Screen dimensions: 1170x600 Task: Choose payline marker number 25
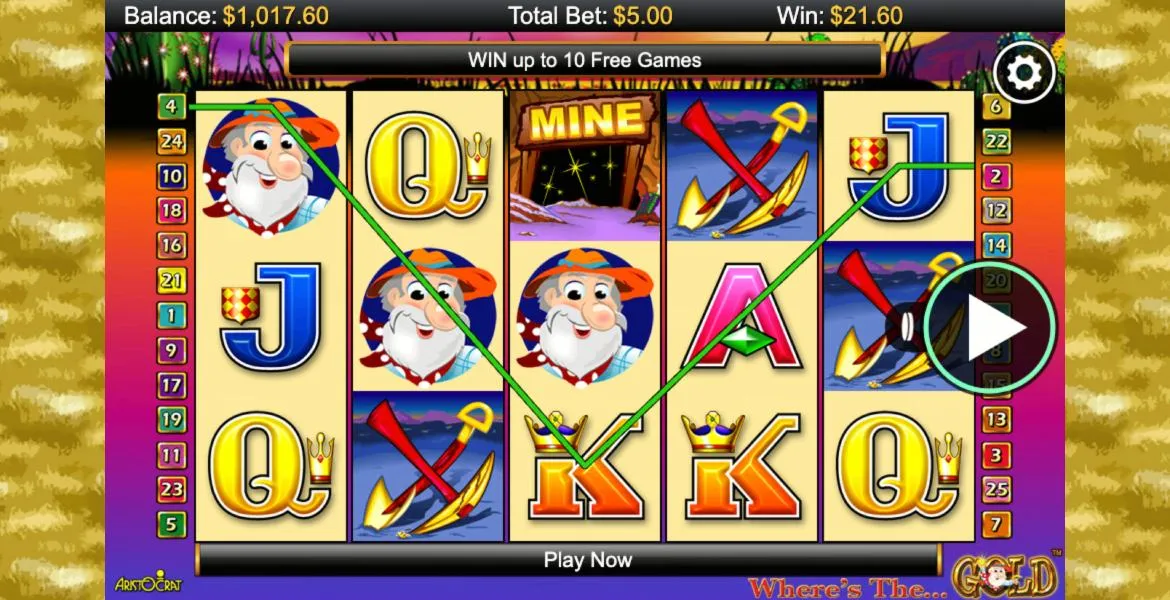[x=996, y=489]
